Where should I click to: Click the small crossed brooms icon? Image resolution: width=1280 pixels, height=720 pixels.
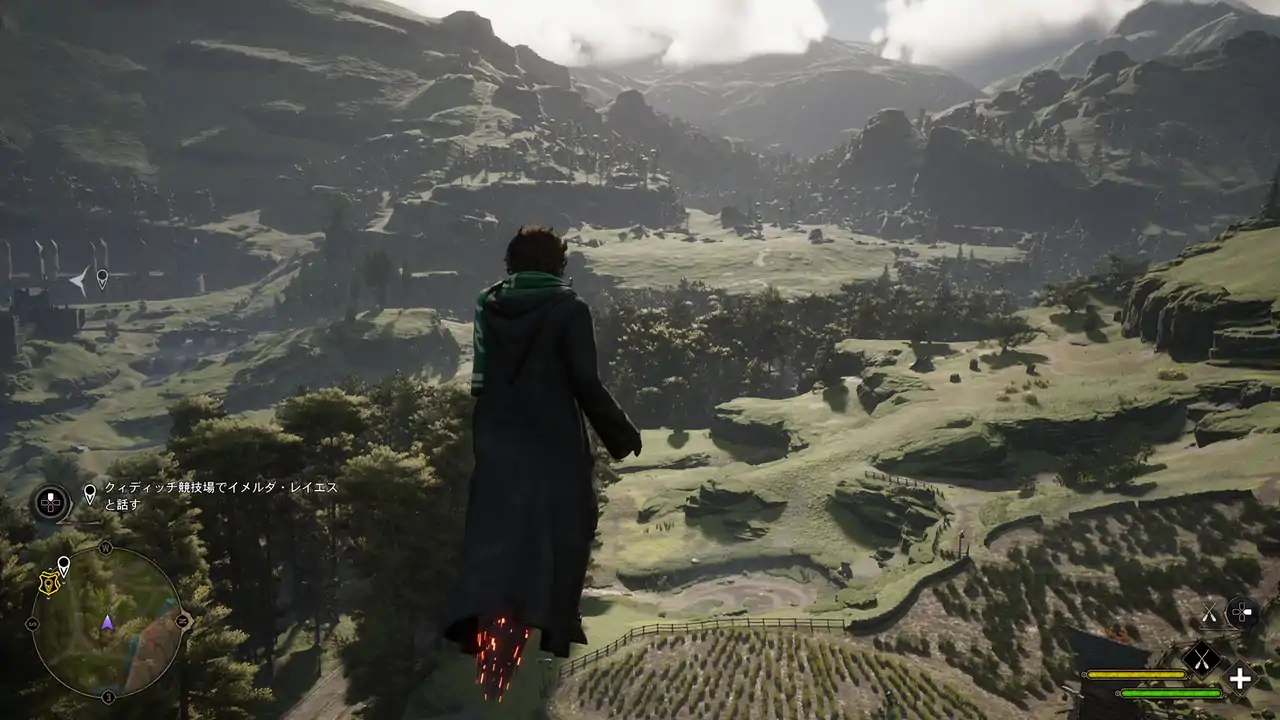(x=1209, y=613)
